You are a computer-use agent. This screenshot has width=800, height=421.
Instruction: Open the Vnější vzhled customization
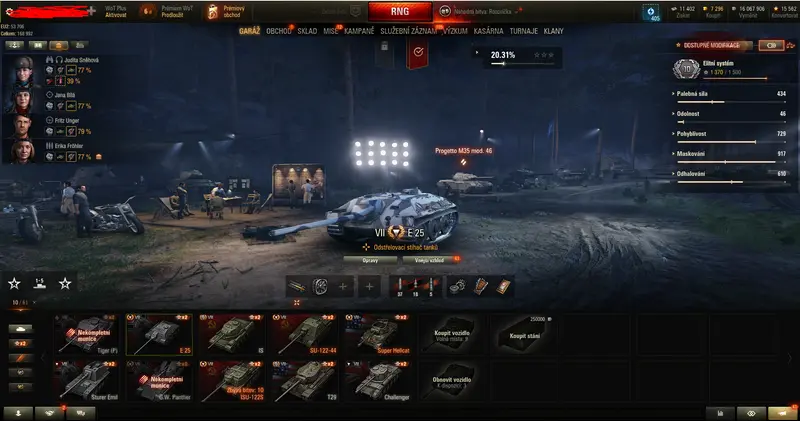[429, 258]
